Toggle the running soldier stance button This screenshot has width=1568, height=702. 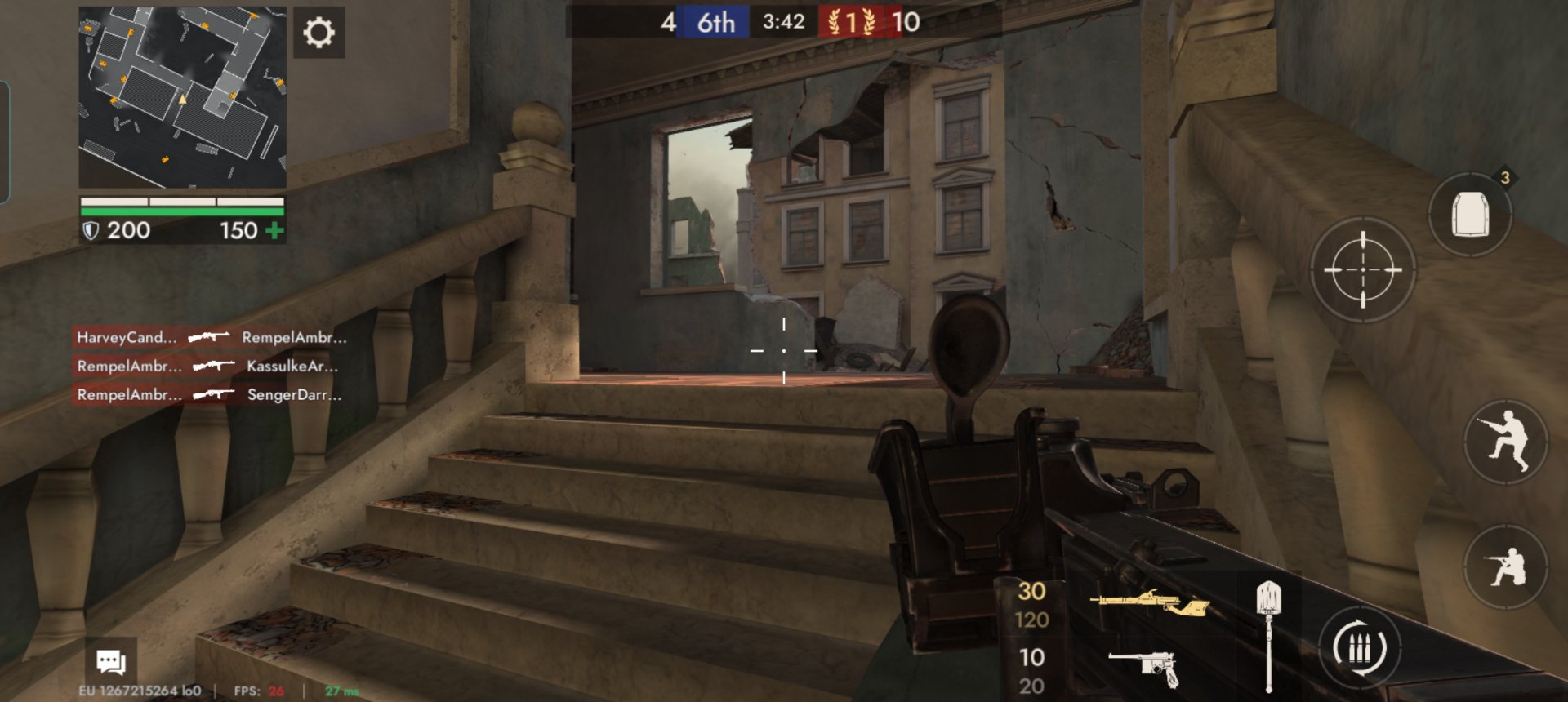pyautogui.click(x=1505, y=442)
